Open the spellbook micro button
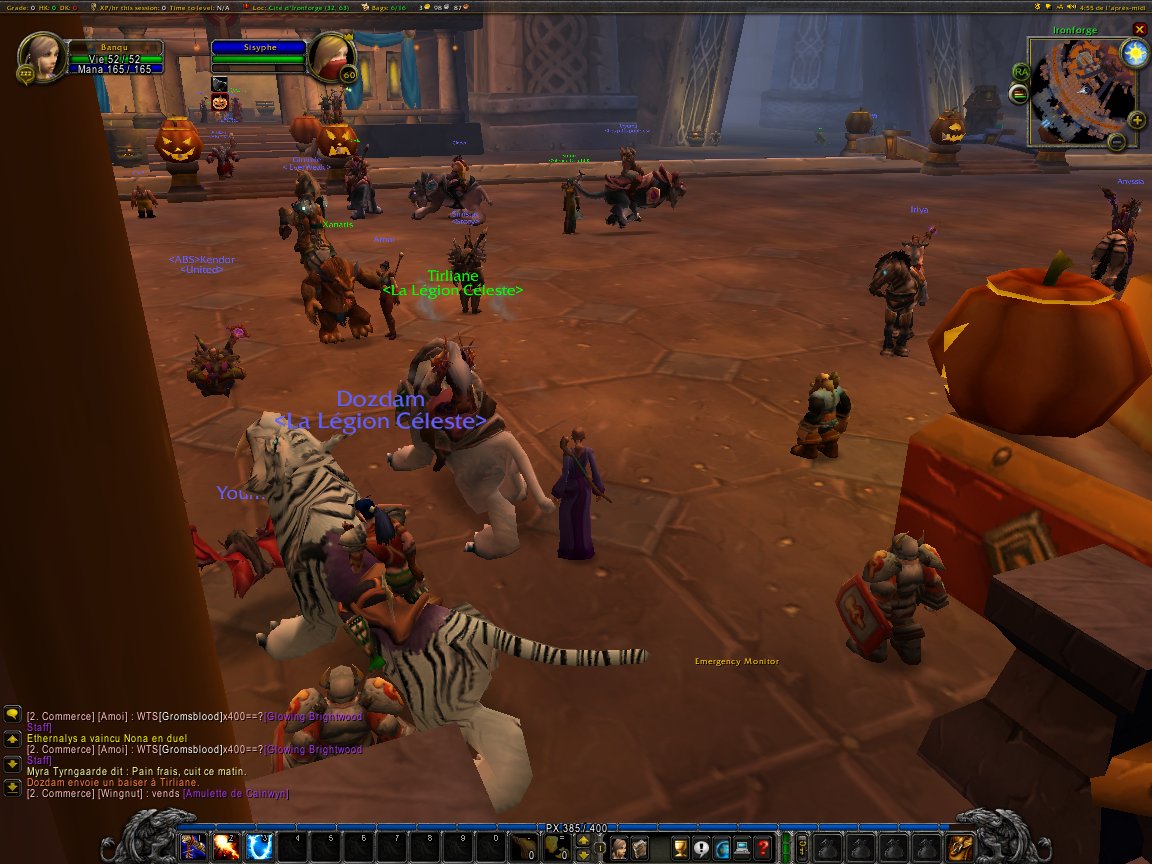 640,848
